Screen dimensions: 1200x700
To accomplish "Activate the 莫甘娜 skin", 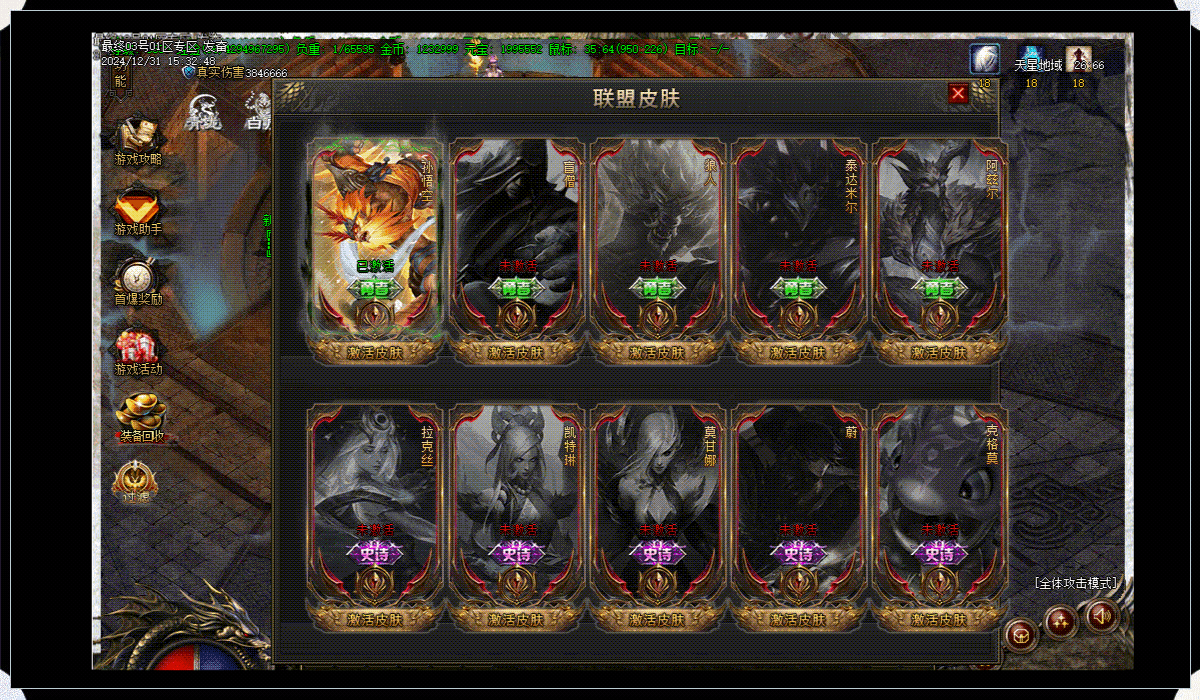I will (657, 619).
